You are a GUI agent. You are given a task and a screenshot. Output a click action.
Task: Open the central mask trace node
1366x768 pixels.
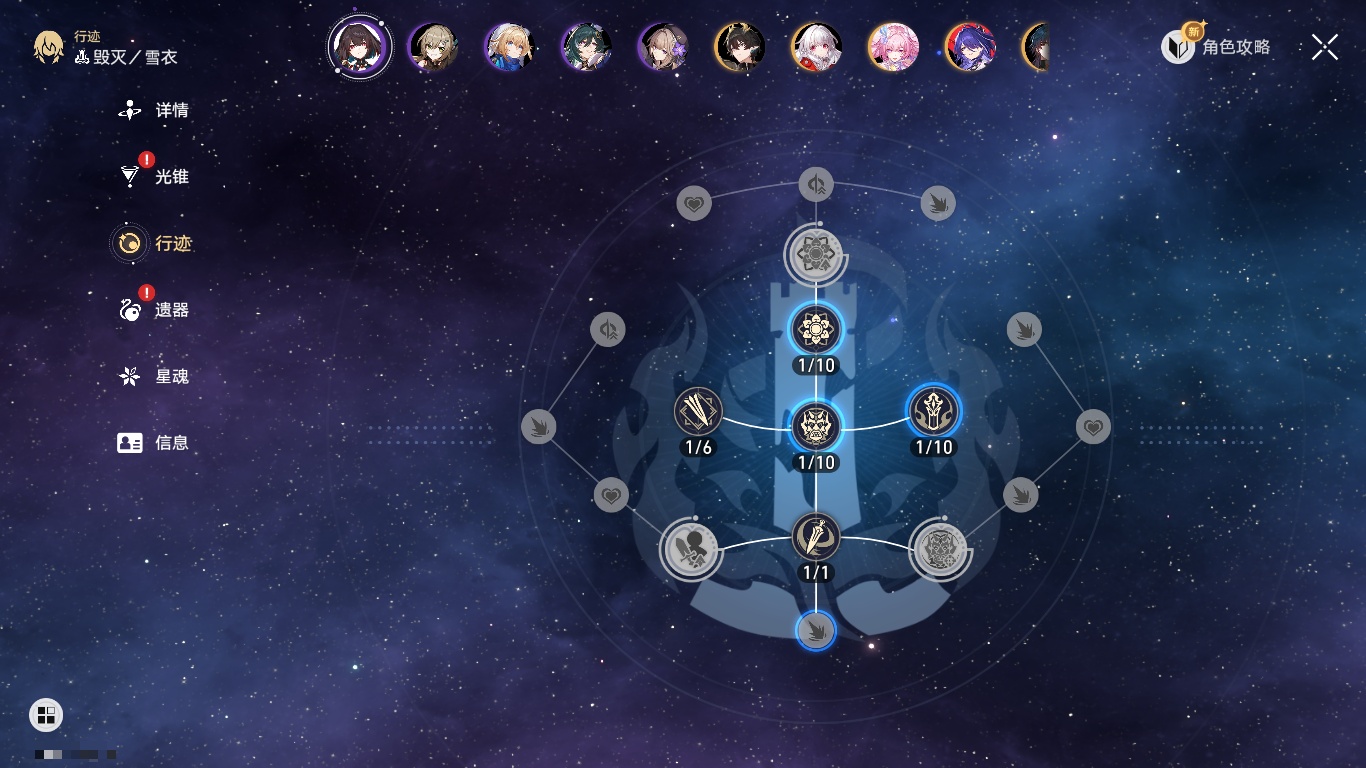pos(816,427)
